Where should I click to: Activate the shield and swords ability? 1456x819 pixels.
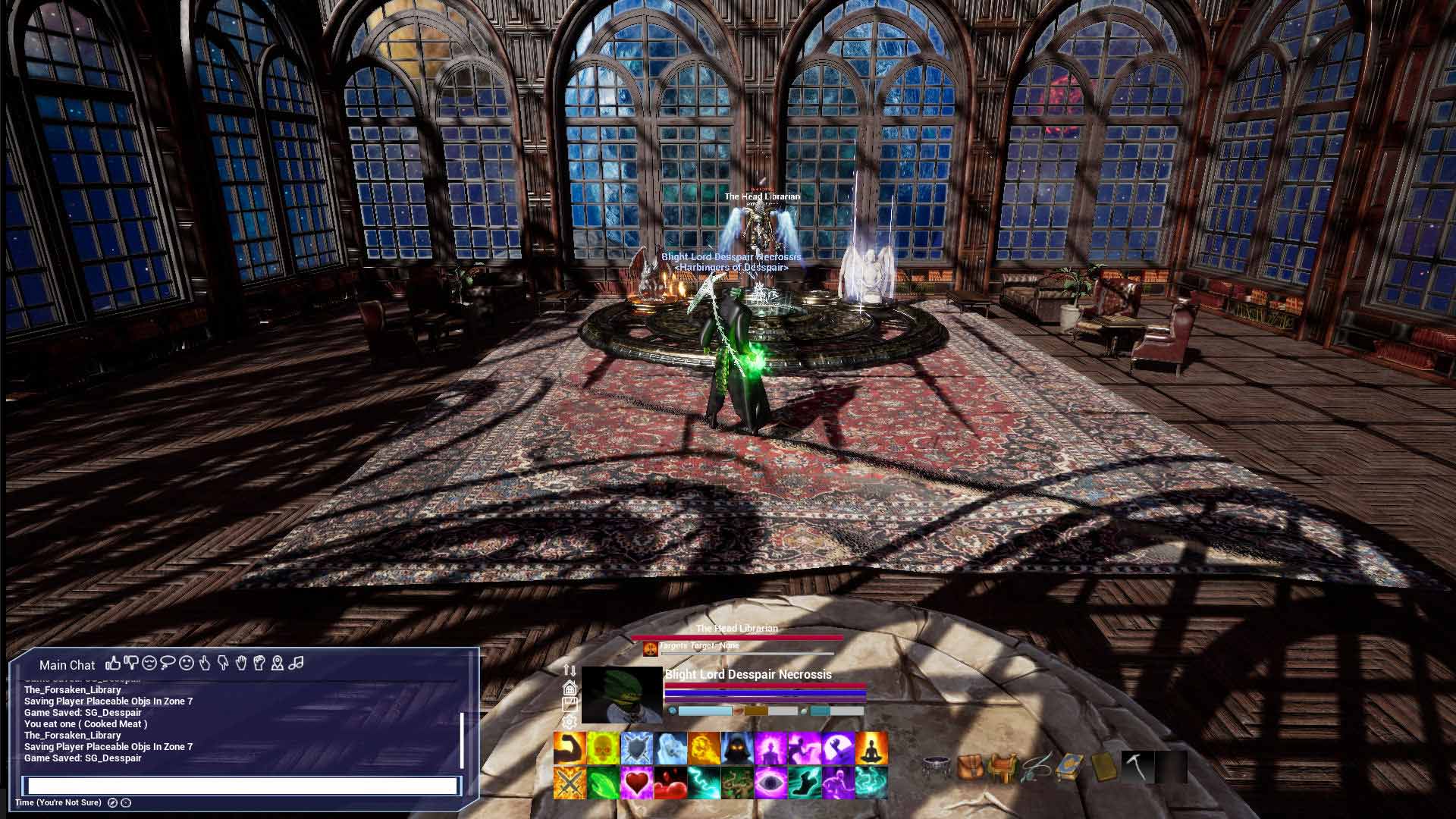(x=636, y=748)
